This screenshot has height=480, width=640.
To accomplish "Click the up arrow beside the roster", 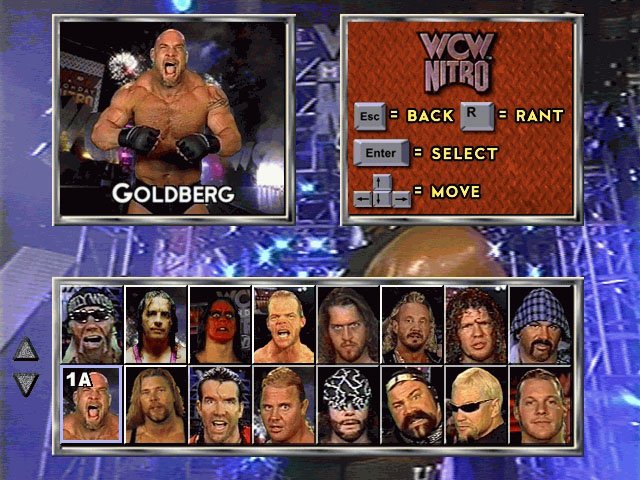I will pos(27,350).
